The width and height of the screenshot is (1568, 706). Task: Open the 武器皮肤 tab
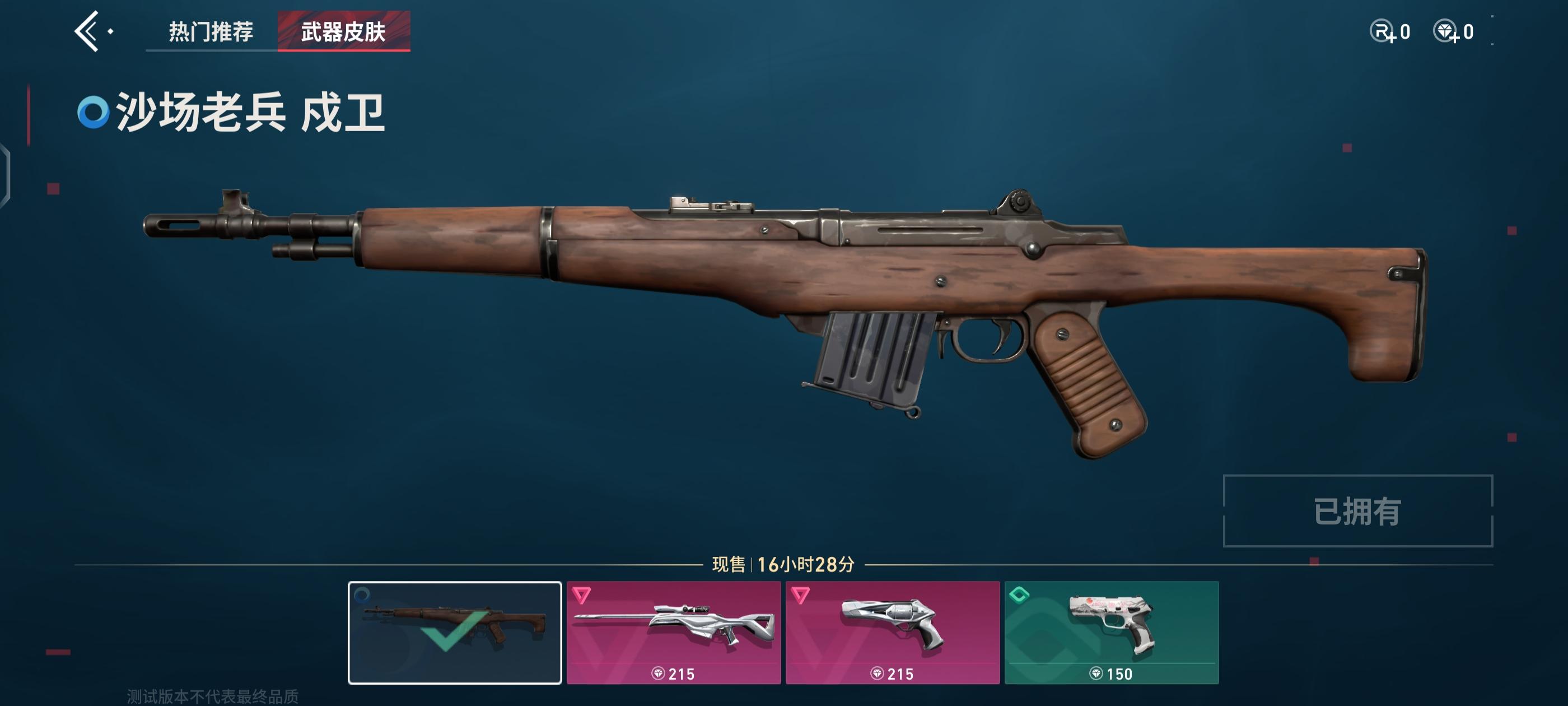pyautogui.click(x=343, y=31)
